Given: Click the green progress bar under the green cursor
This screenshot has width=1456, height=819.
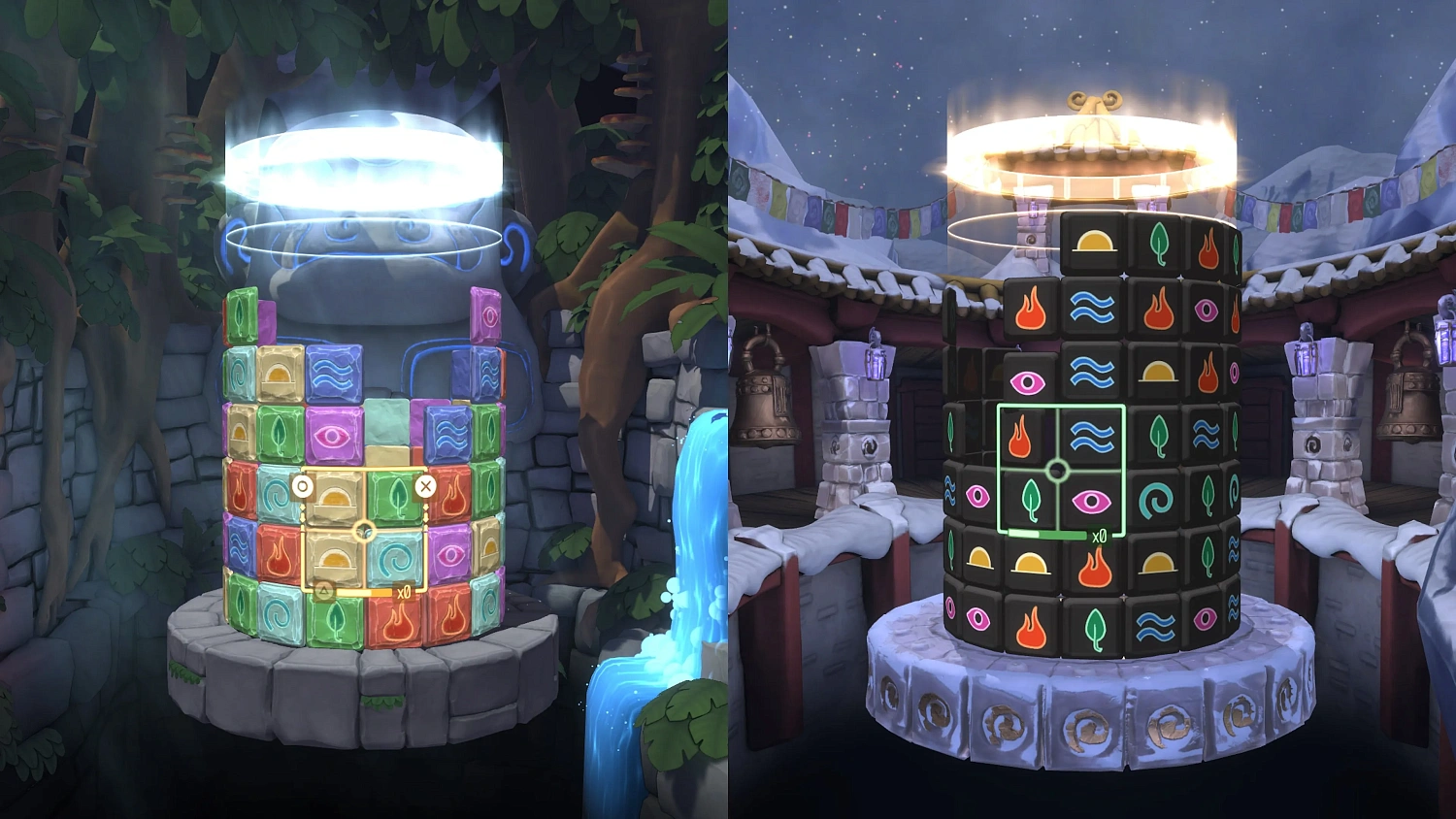Looking at the screenshot, I should tap(1046, 533).
